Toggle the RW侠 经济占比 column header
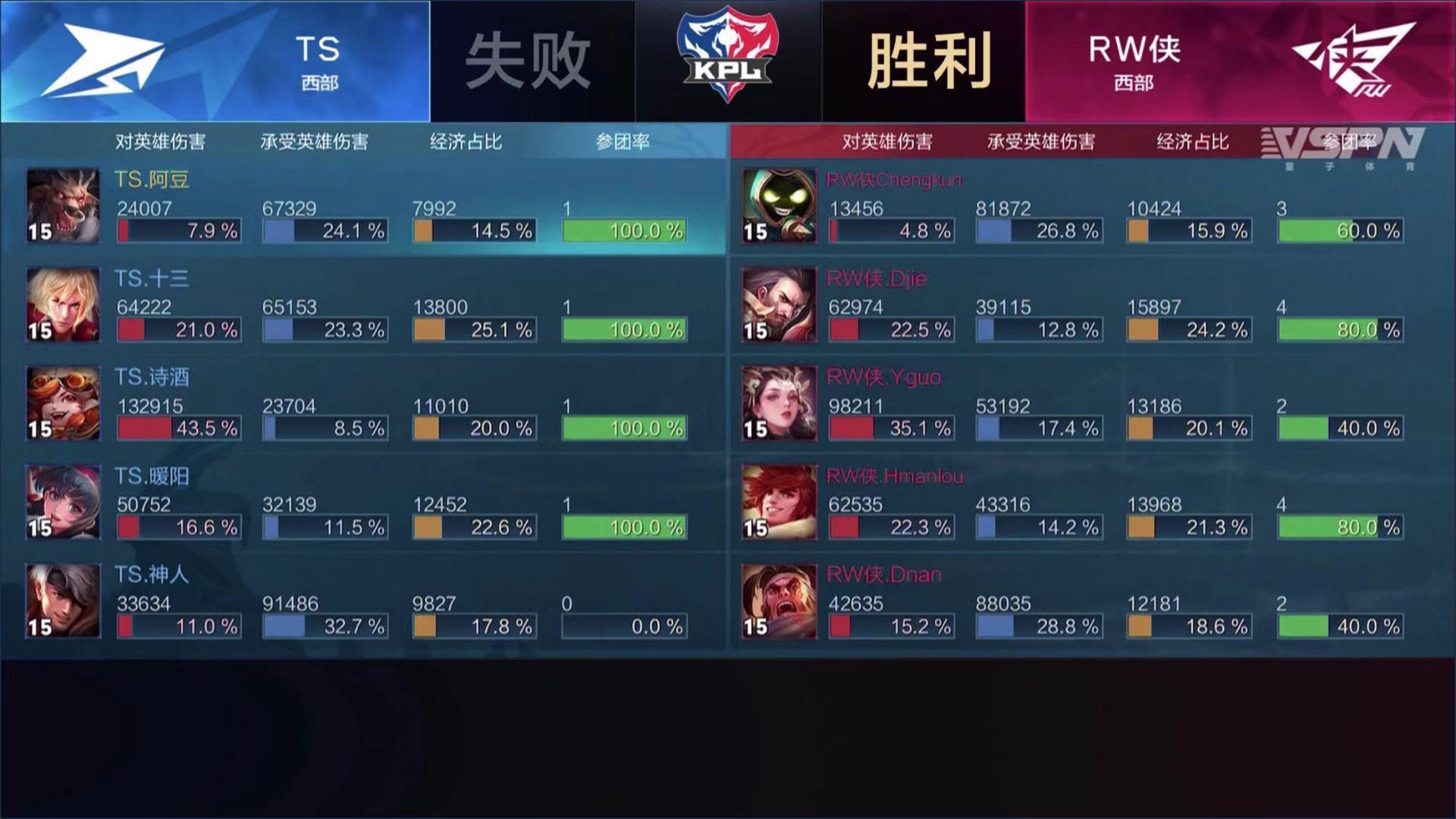This screenshot has width=1456, height=819. [1191, 141]
